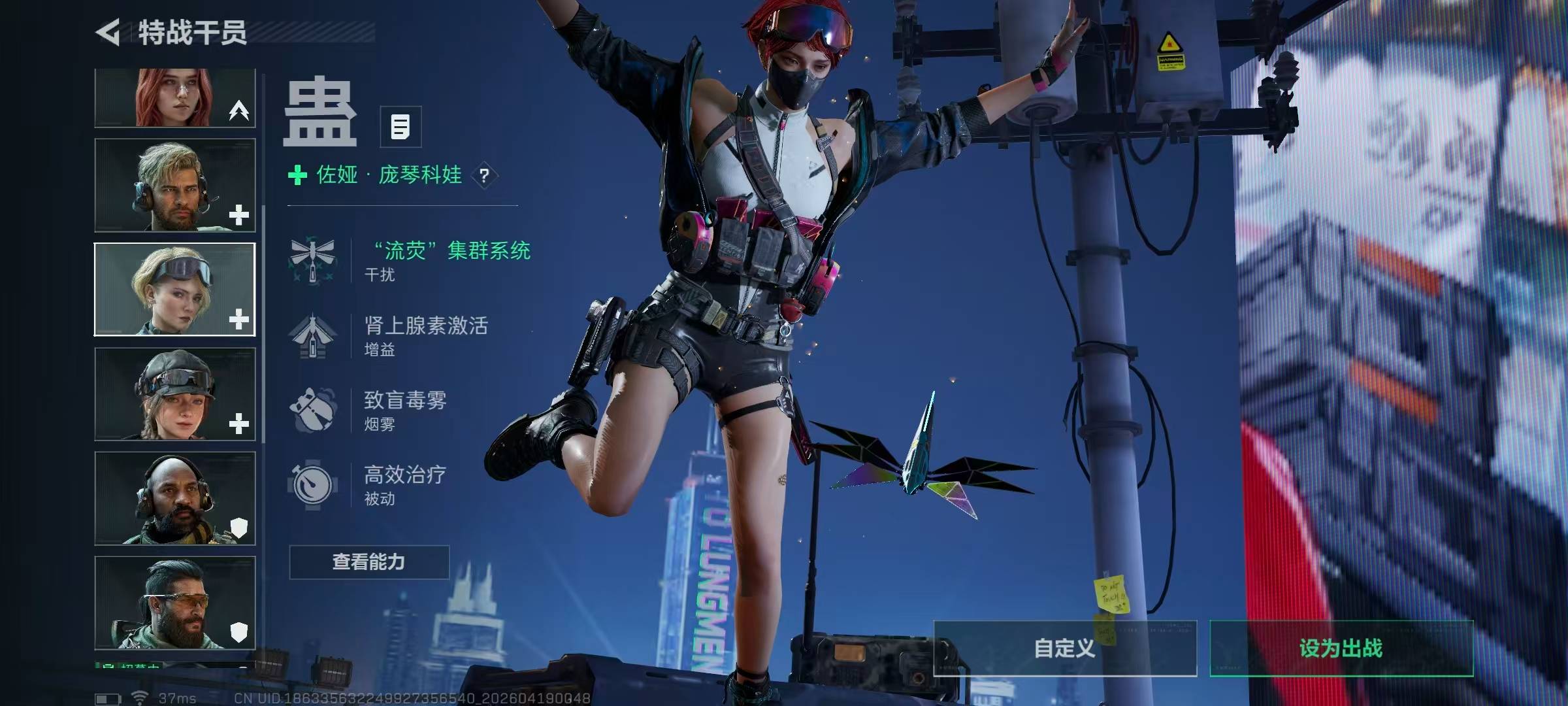Image resolution: width=1568 pixels, height=706 pixels.
Task: Open the 自定义 customization button
Action: tap(1065, 648)
